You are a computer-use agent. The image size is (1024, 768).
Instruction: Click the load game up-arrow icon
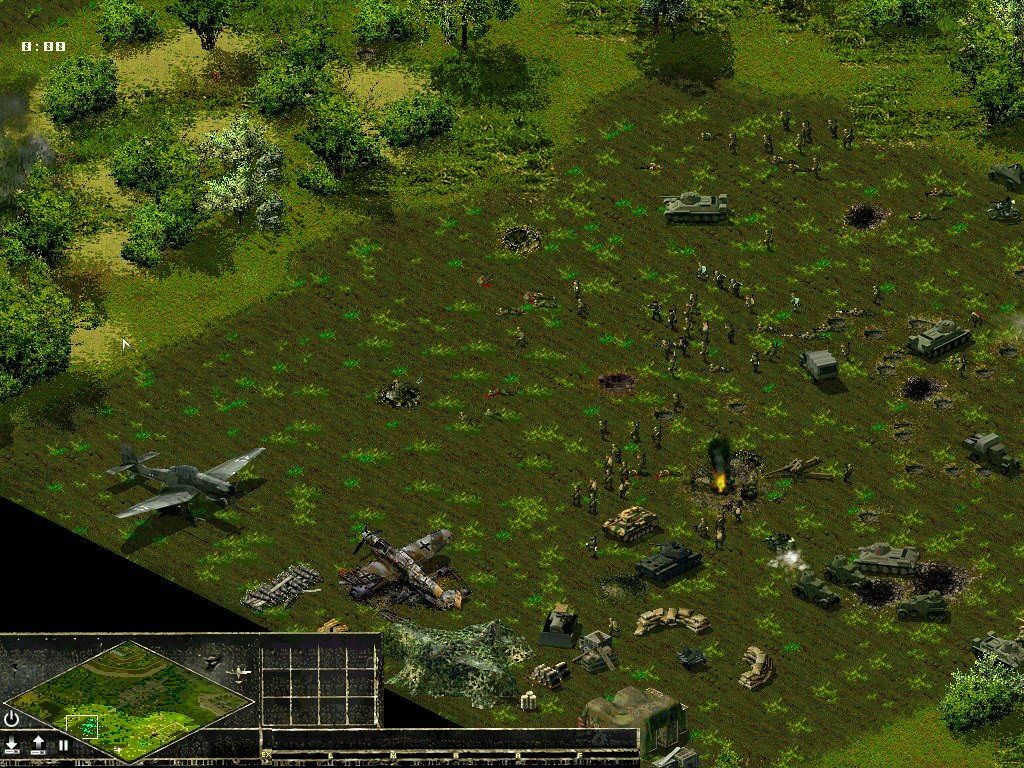(x=38, y=744)
